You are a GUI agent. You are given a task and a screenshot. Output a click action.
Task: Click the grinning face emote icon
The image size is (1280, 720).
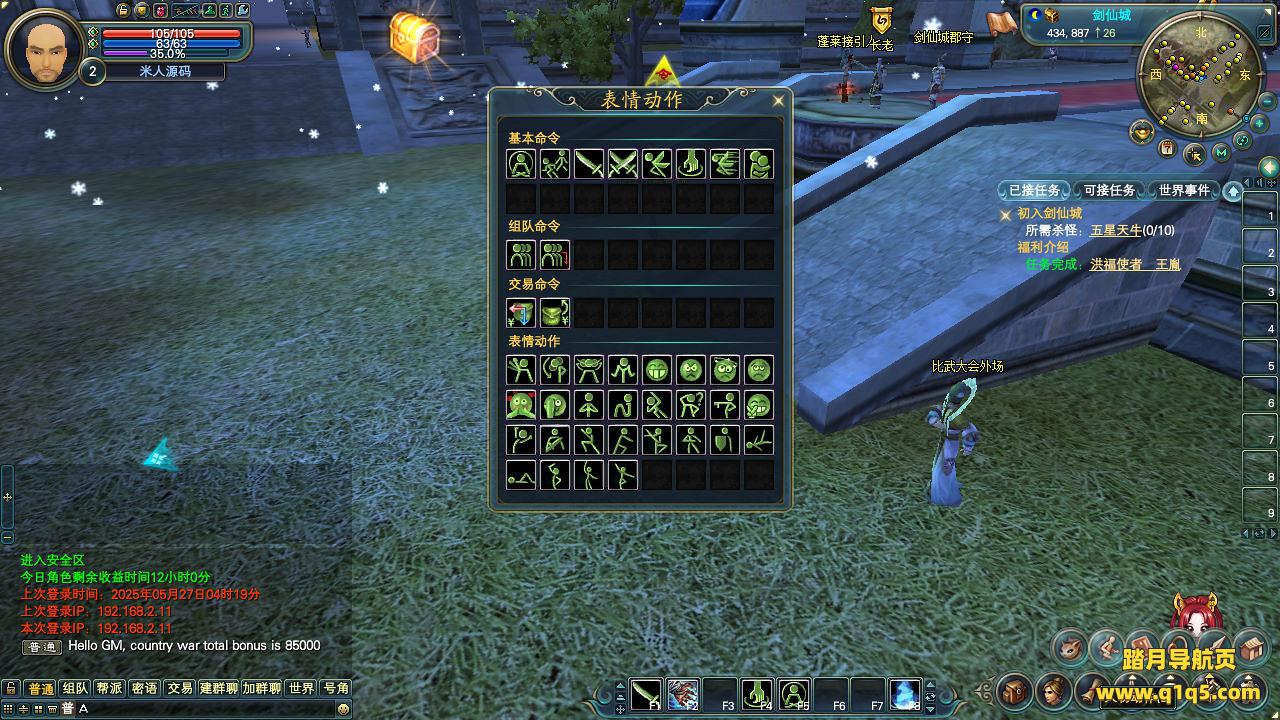point(657,371)
